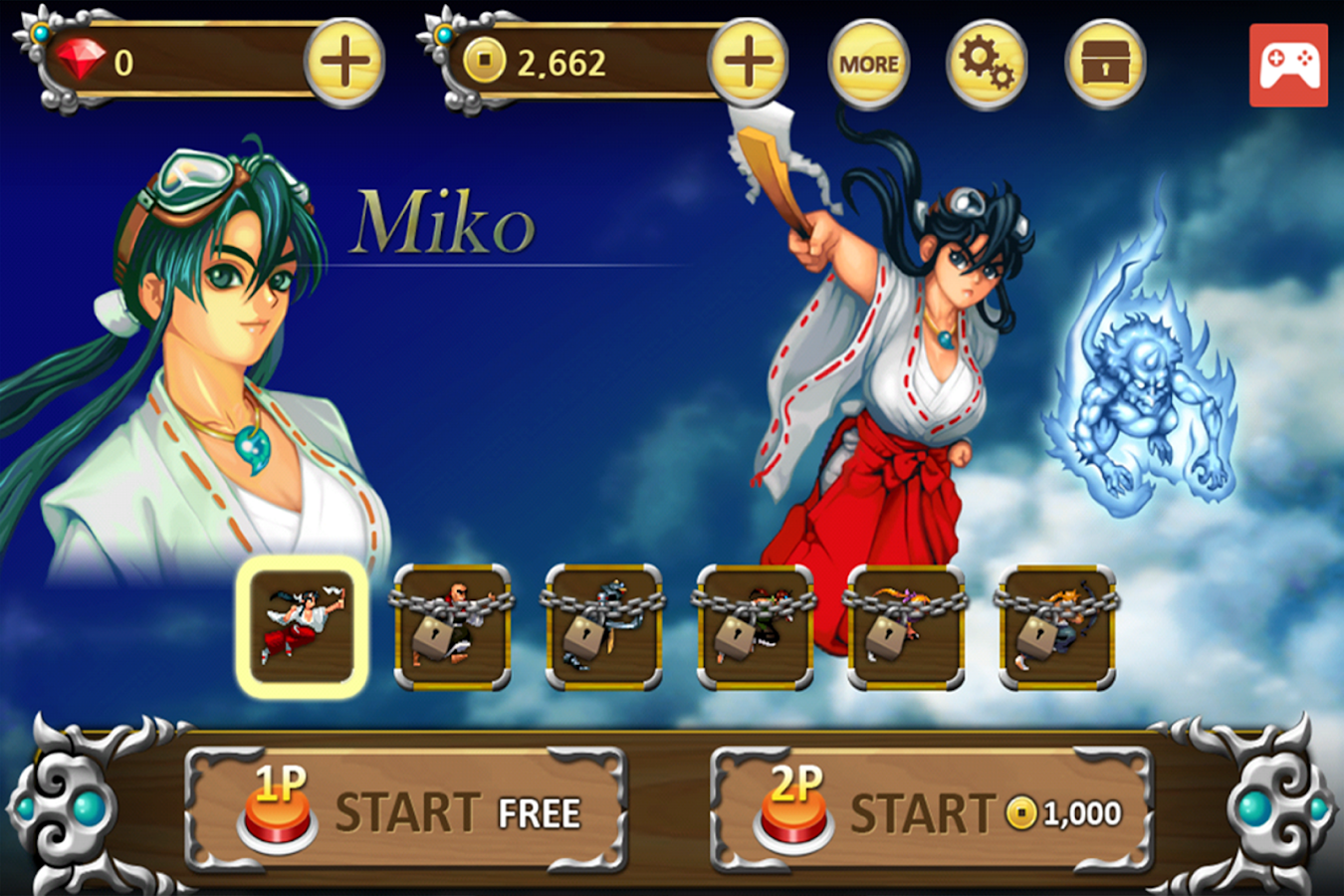Open Google Play Games gamepad icon
This screenshot has width=1344, height=896.
[x=1288, y=62]
